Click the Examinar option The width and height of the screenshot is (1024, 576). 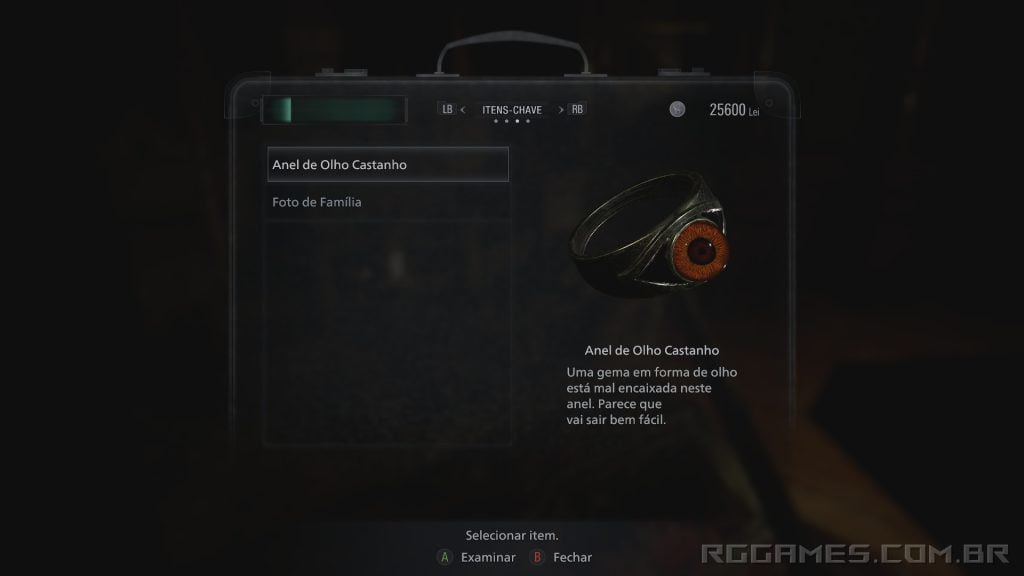(x=487, y=557)
